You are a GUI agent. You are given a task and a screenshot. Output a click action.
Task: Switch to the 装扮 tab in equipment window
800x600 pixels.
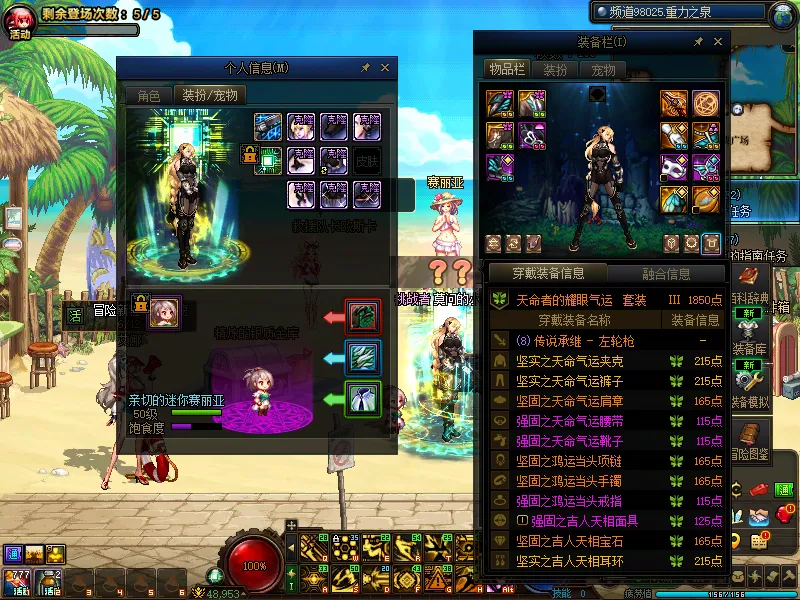555,70
